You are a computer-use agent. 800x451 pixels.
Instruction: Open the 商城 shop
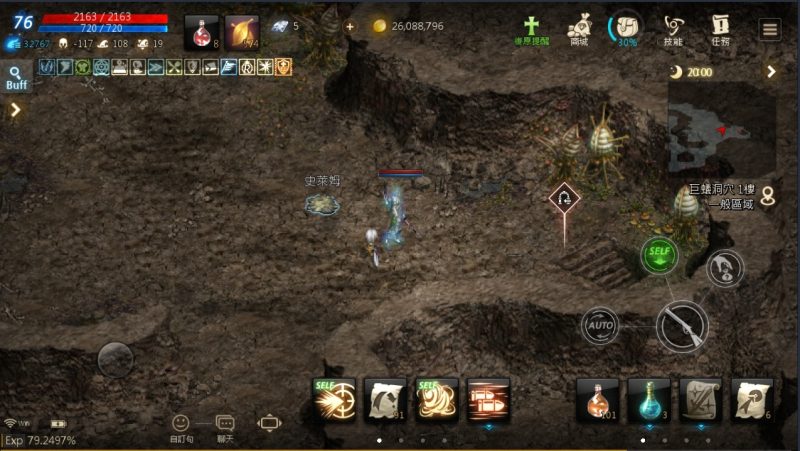579,28
